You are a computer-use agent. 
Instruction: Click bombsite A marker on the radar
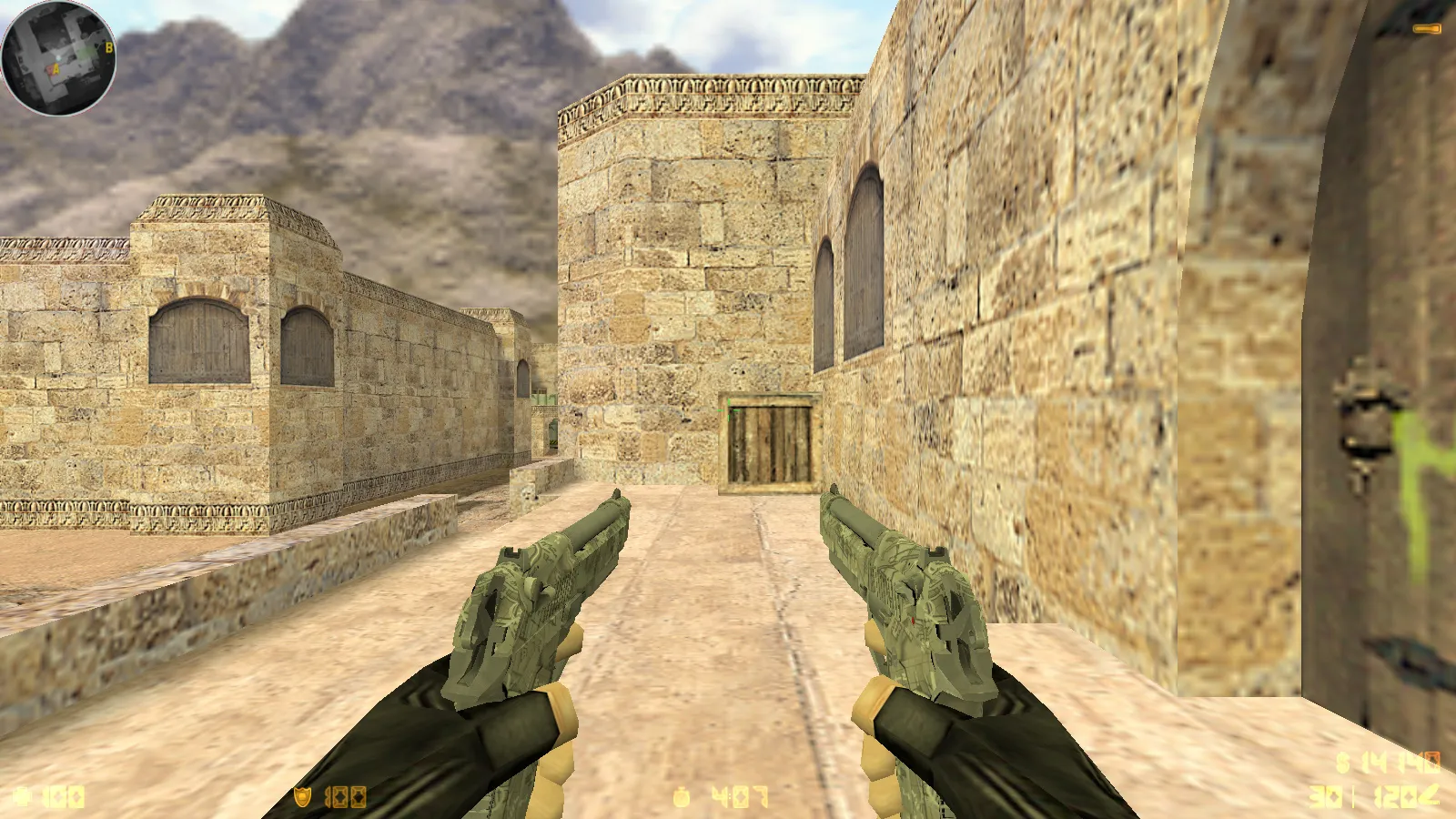56,68
